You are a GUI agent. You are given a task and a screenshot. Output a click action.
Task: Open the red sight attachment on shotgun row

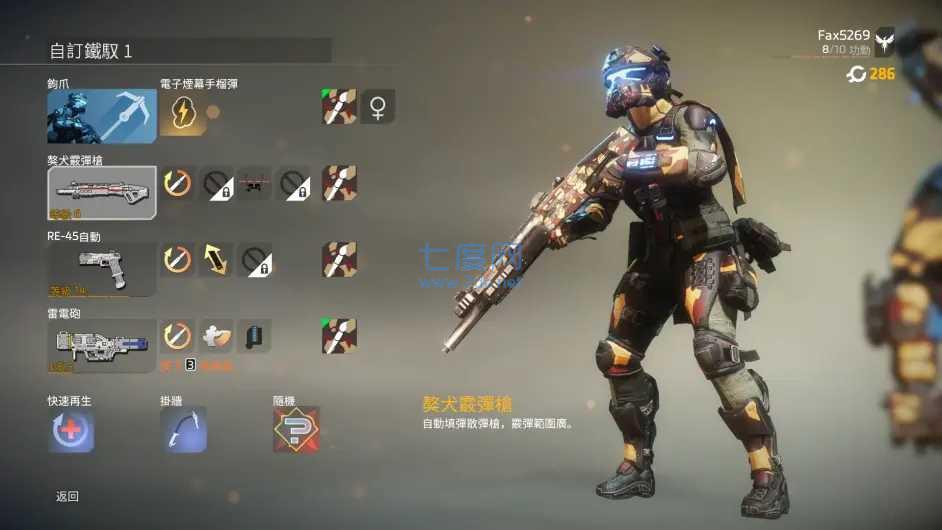(255, 183)
